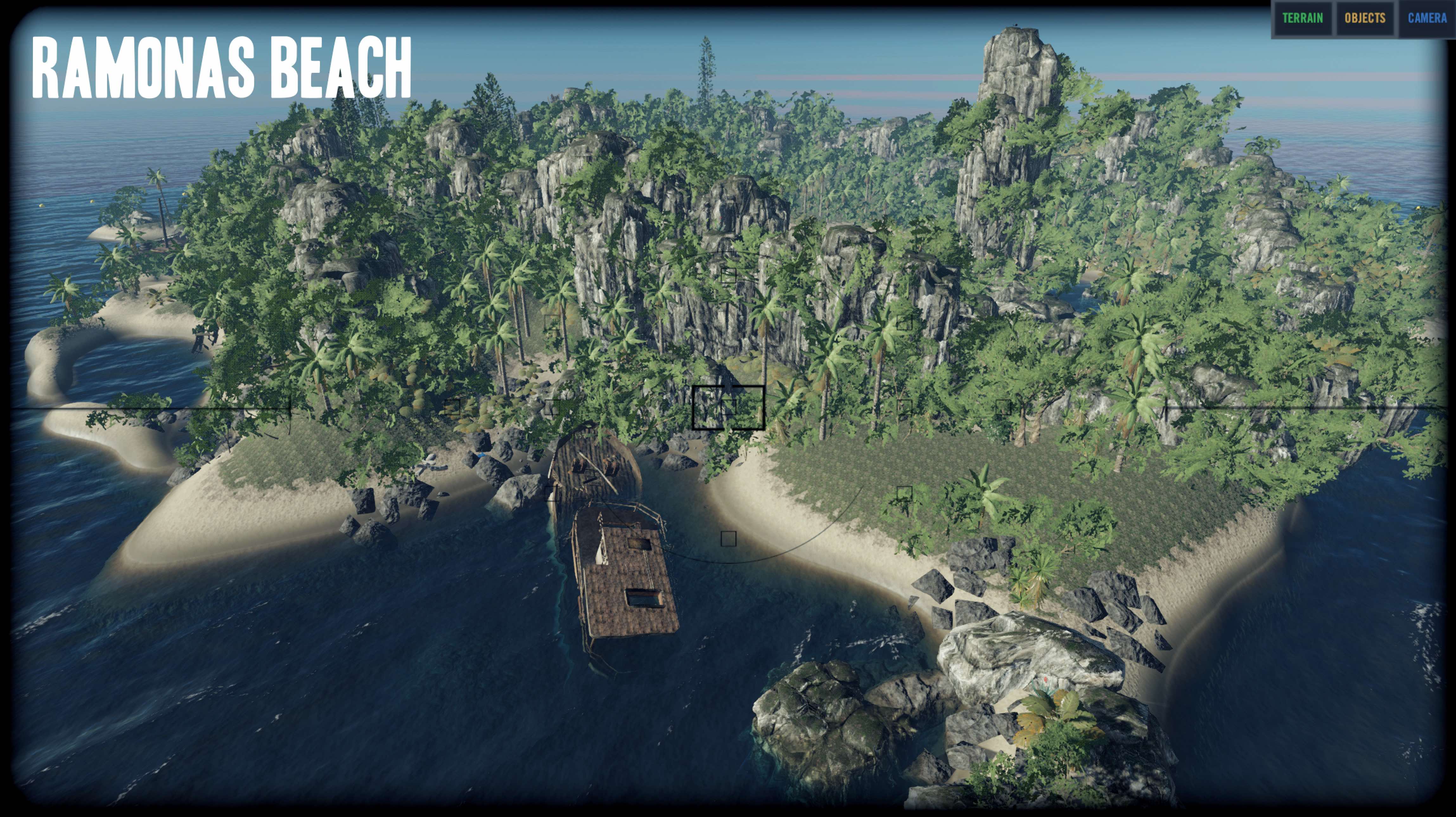Select the Camera tab

(1427, 19)
